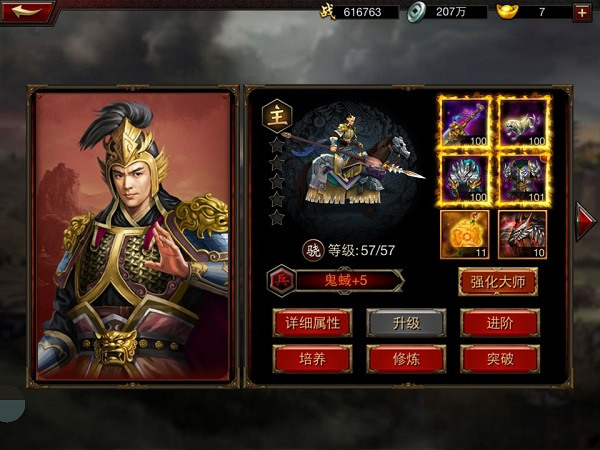Image resolution: width=600 pixels, height=450 pixels.
Task: Select the 鬼蜮+5 troop banner
Action: tap(347, 281)
